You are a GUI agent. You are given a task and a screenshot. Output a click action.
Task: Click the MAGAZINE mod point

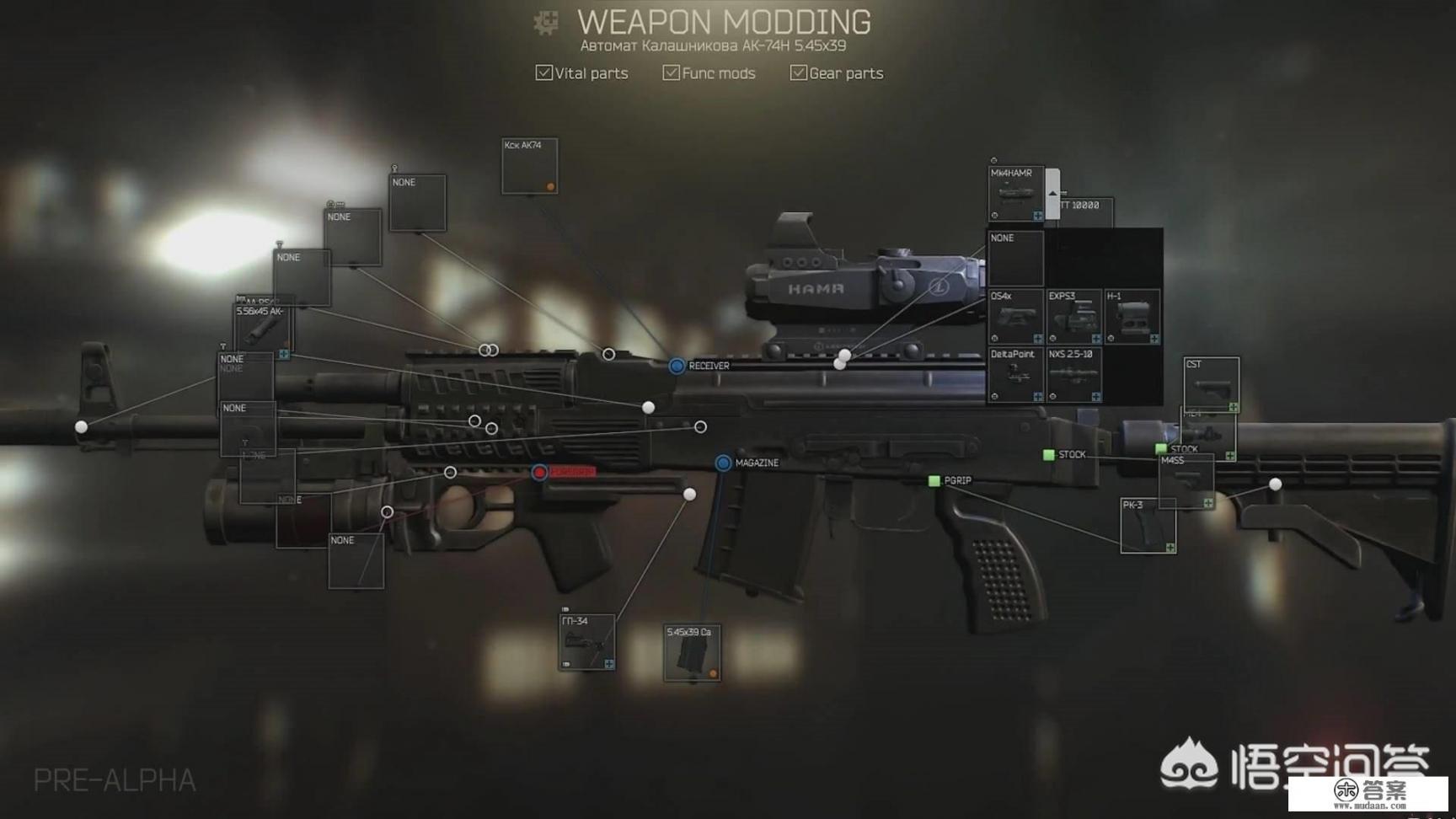[723, 463]
